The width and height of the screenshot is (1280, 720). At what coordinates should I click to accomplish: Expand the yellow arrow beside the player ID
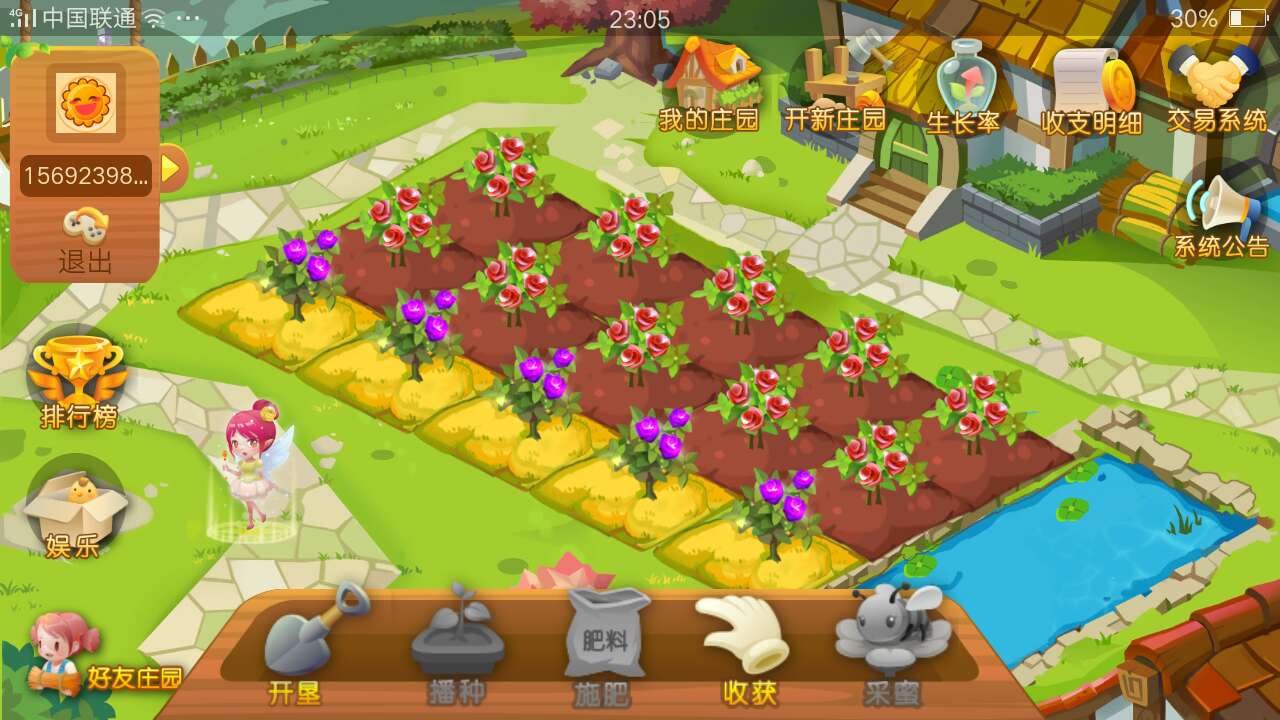click(x=171, y=168)
